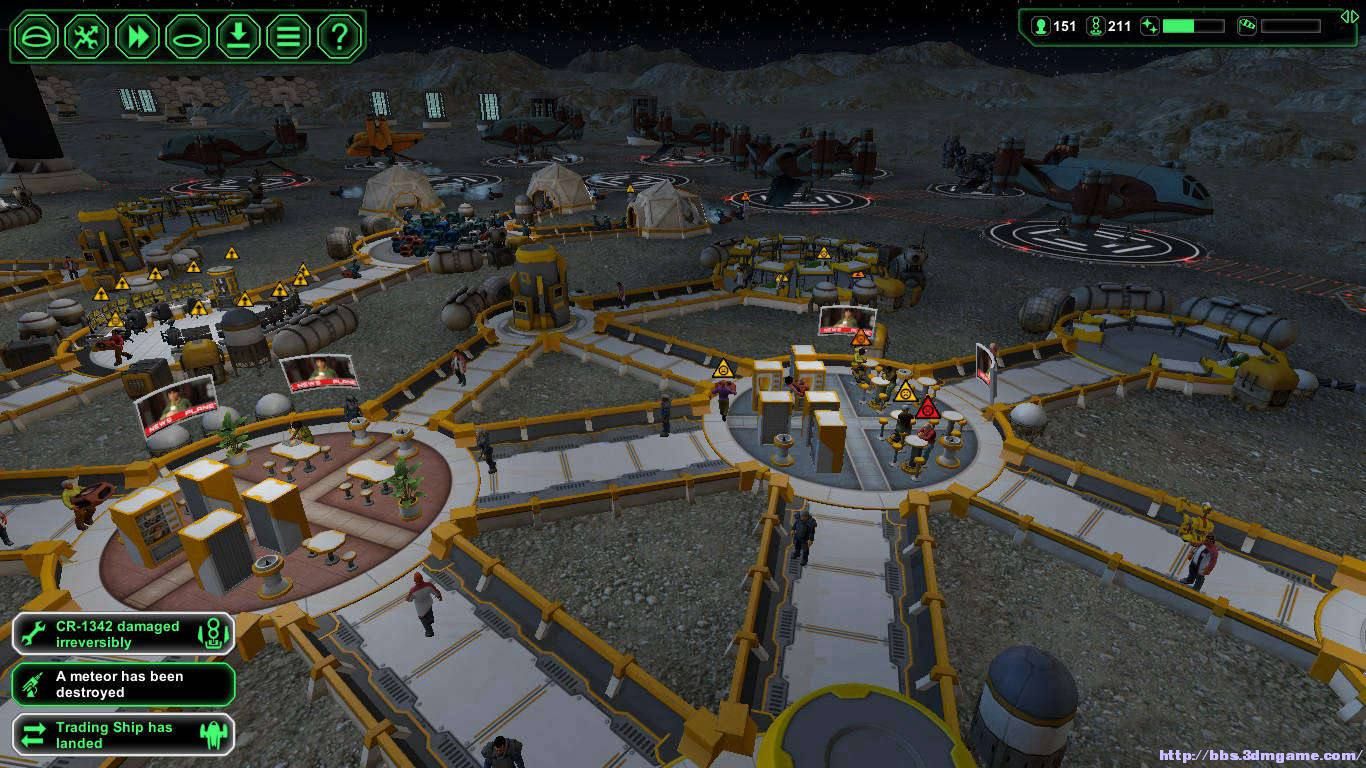This screenshot has height=768, width=1366.
Task: Open the question mark help button
Action: 339,37
